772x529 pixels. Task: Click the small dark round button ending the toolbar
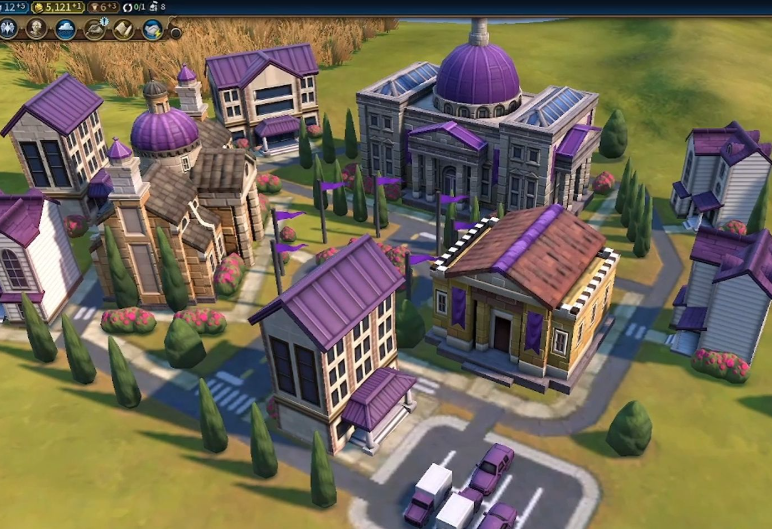click(x=175, y=31)
